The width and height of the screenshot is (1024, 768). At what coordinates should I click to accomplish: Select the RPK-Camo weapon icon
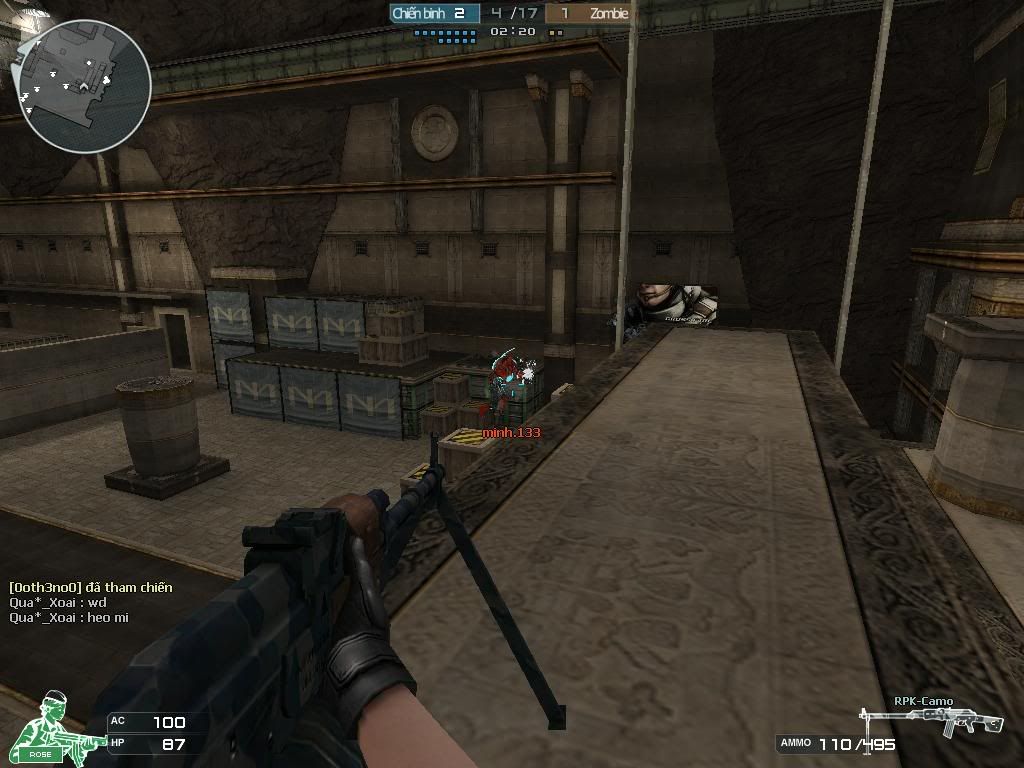coord(918,722)
